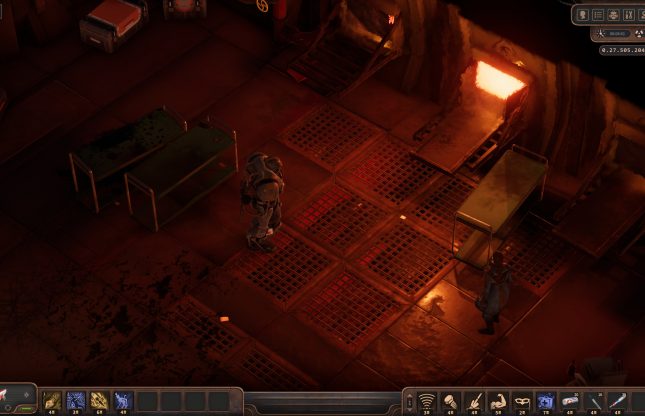645x416 pixels.
Task: Activate the mask ability icon
Action: 523,401
